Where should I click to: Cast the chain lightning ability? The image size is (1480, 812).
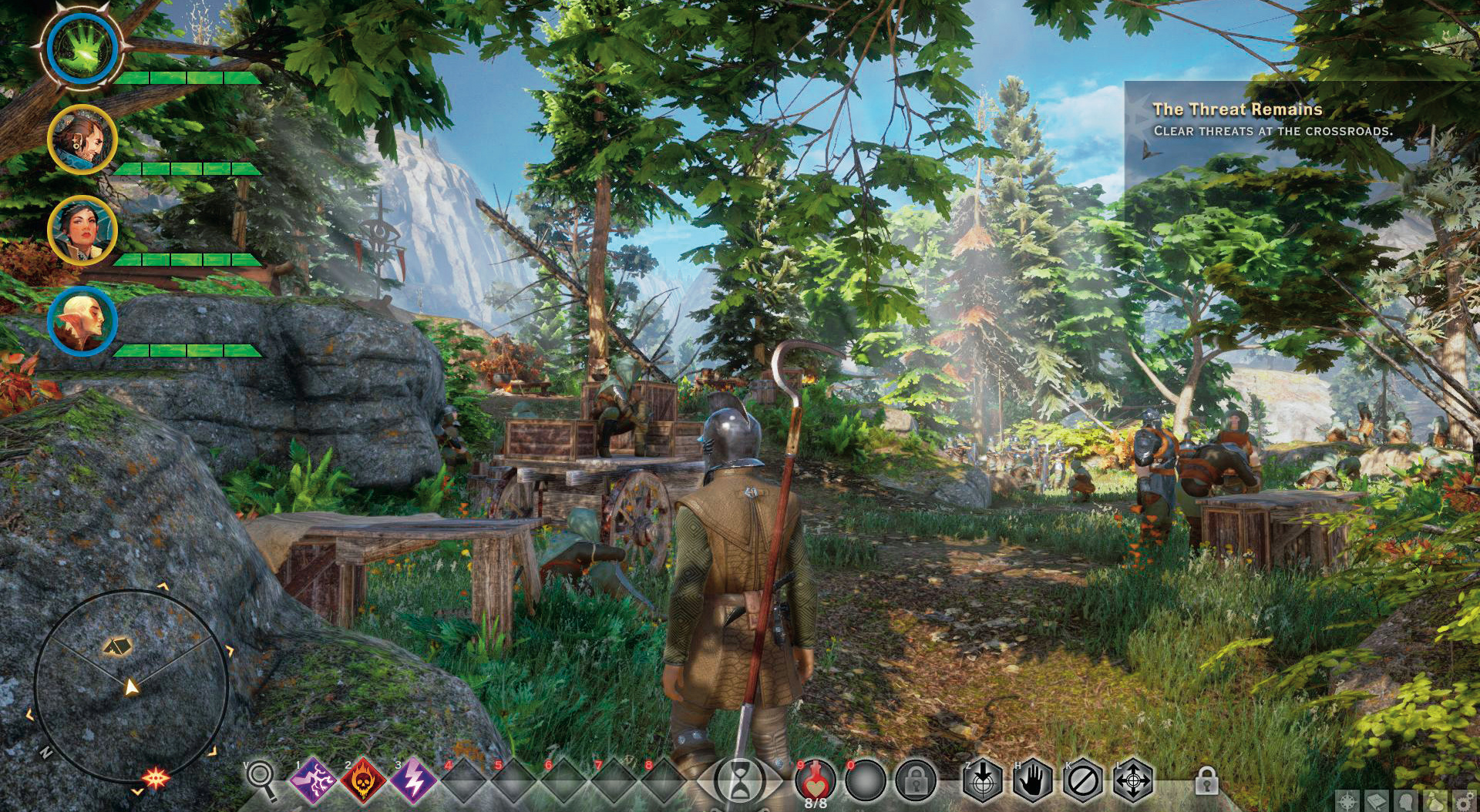314,781
